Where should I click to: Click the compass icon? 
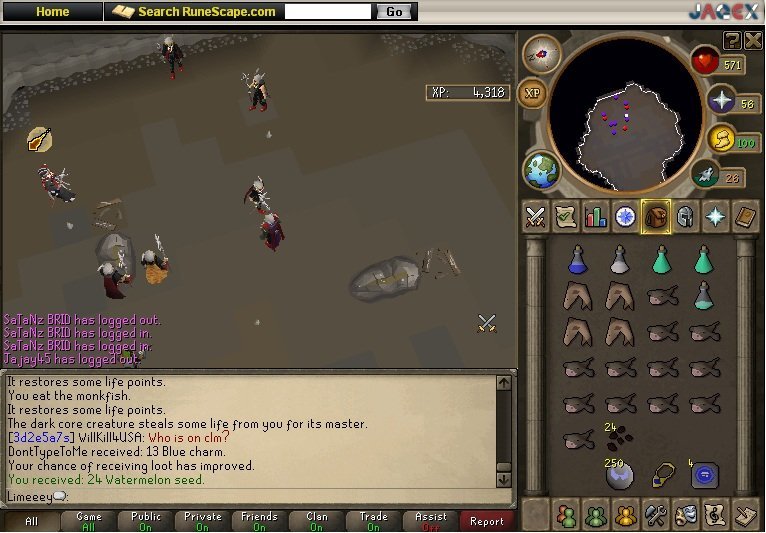542,54
